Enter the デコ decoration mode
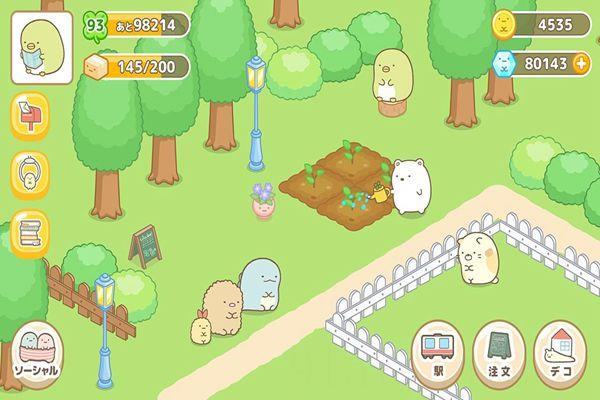 [560, 353]
